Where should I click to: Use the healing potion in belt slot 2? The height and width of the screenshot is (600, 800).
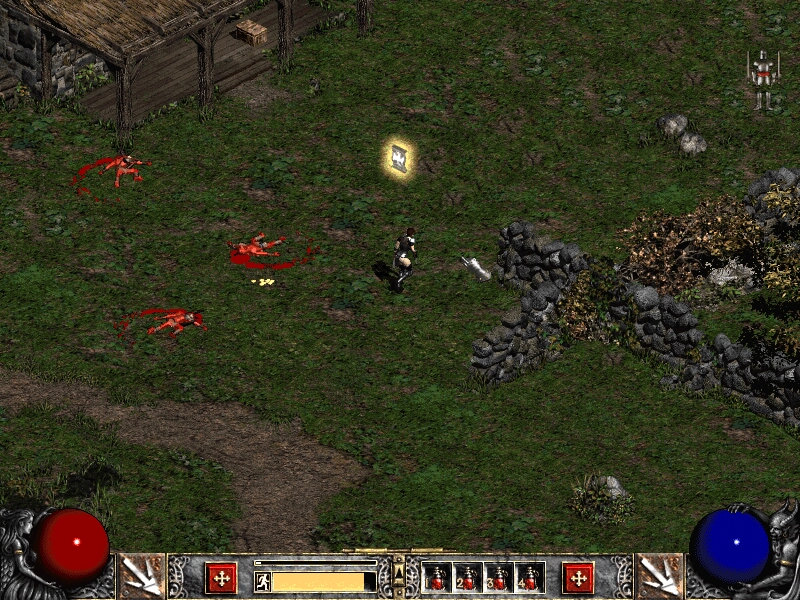pyautogui.click(x=467, y=577)
